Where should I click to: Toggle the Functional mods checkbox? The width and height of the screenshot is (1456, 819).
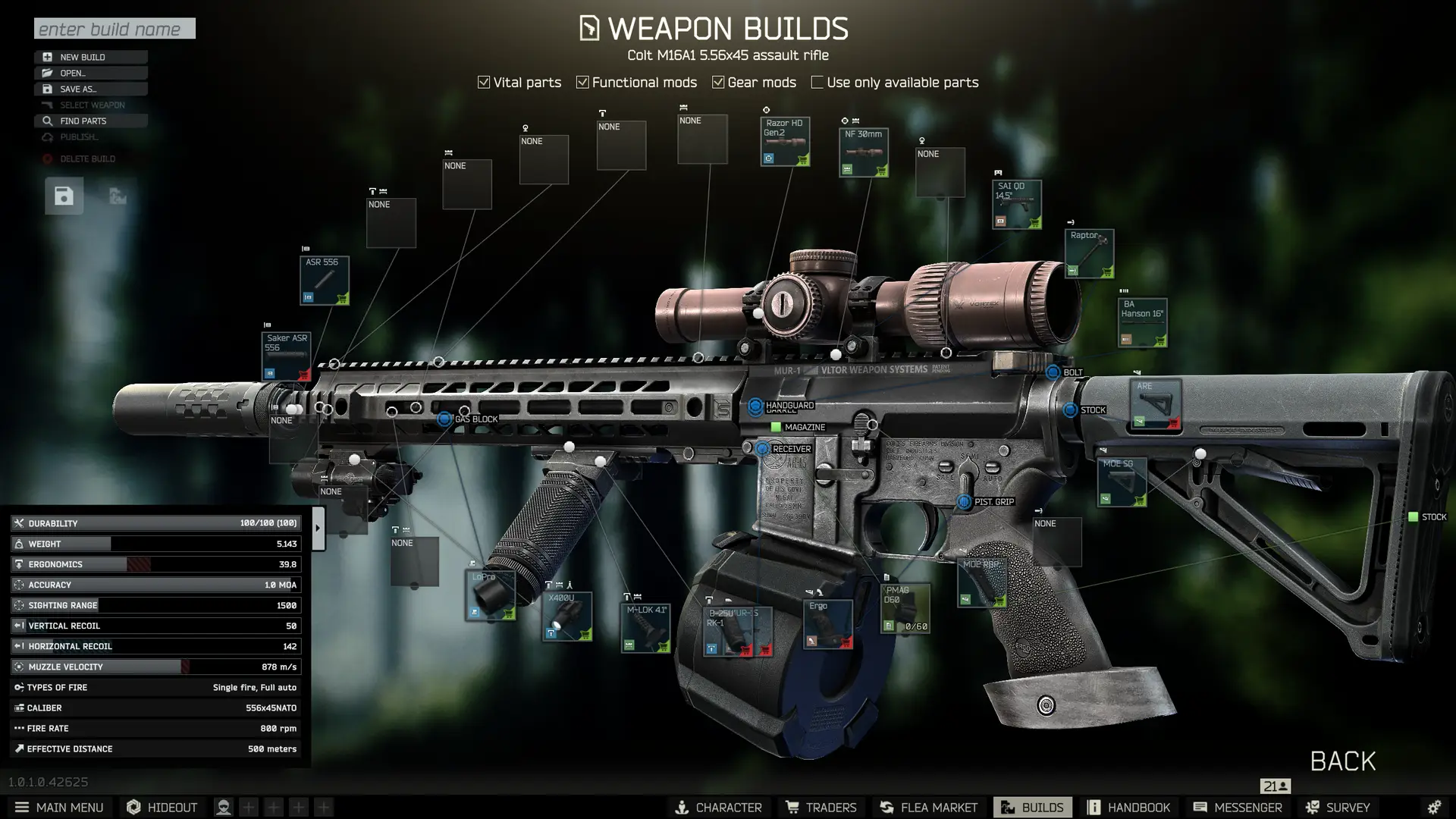click(x=582, y=83)
